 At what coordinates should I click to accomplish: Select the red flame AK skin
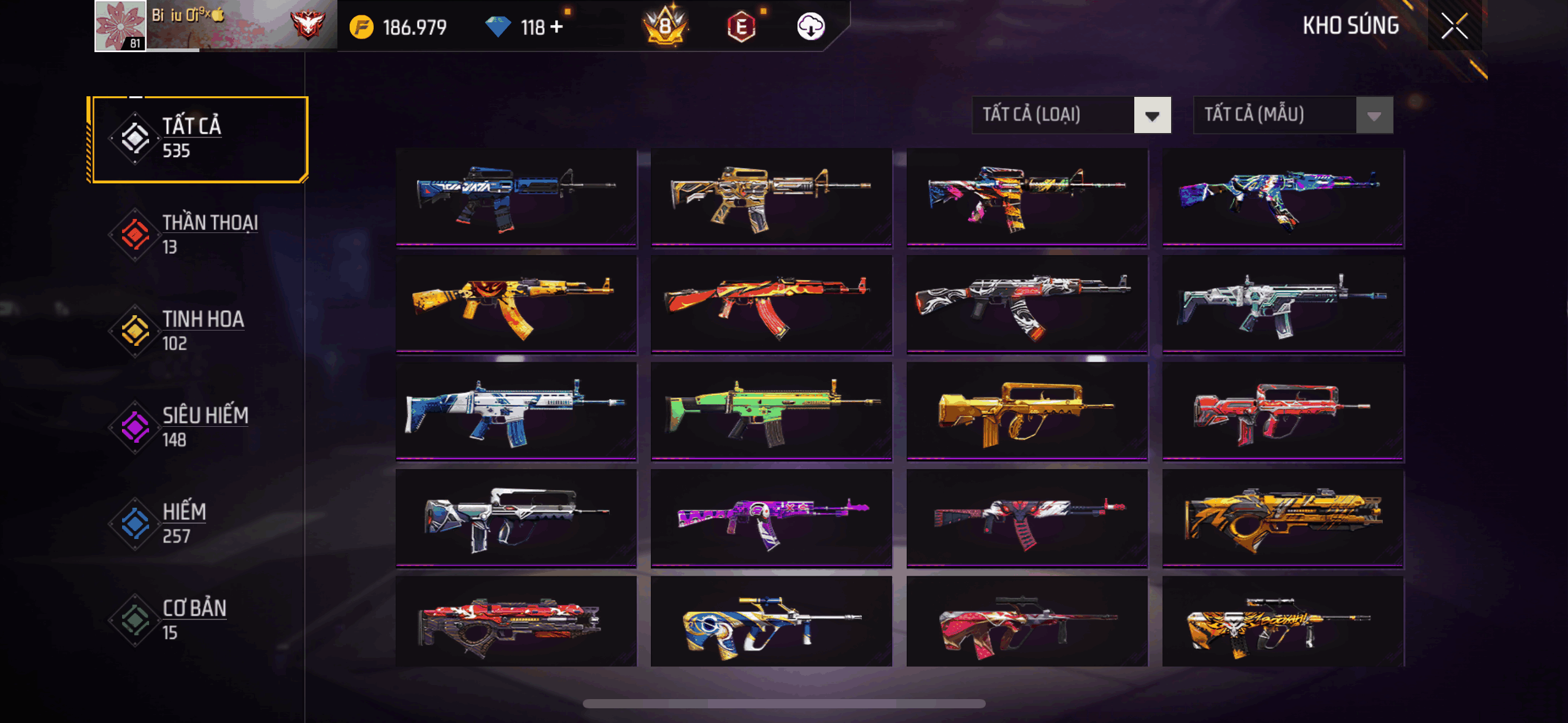(771, 304)
